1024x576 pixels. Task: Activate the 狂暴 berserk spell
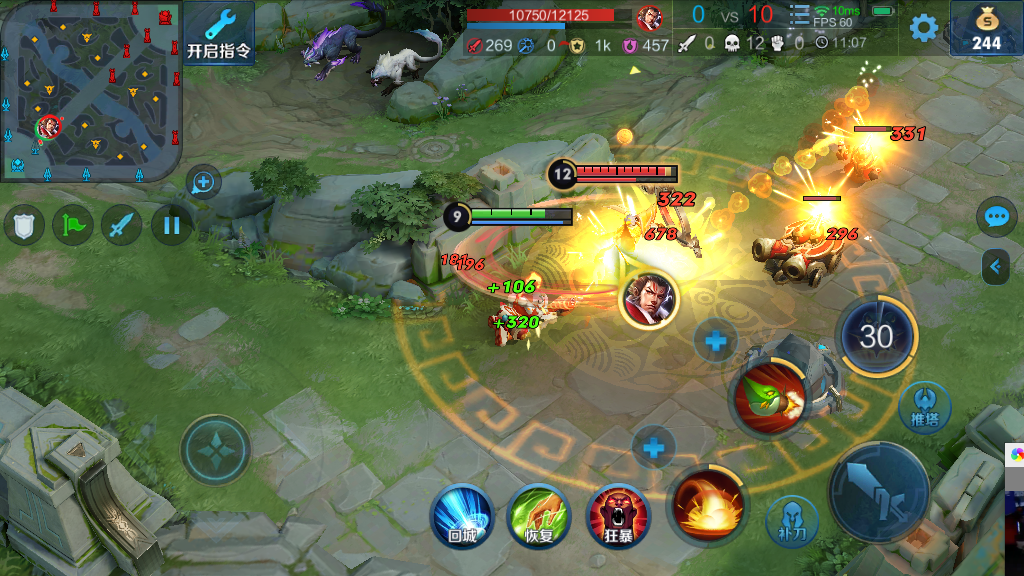coord(618,516)
